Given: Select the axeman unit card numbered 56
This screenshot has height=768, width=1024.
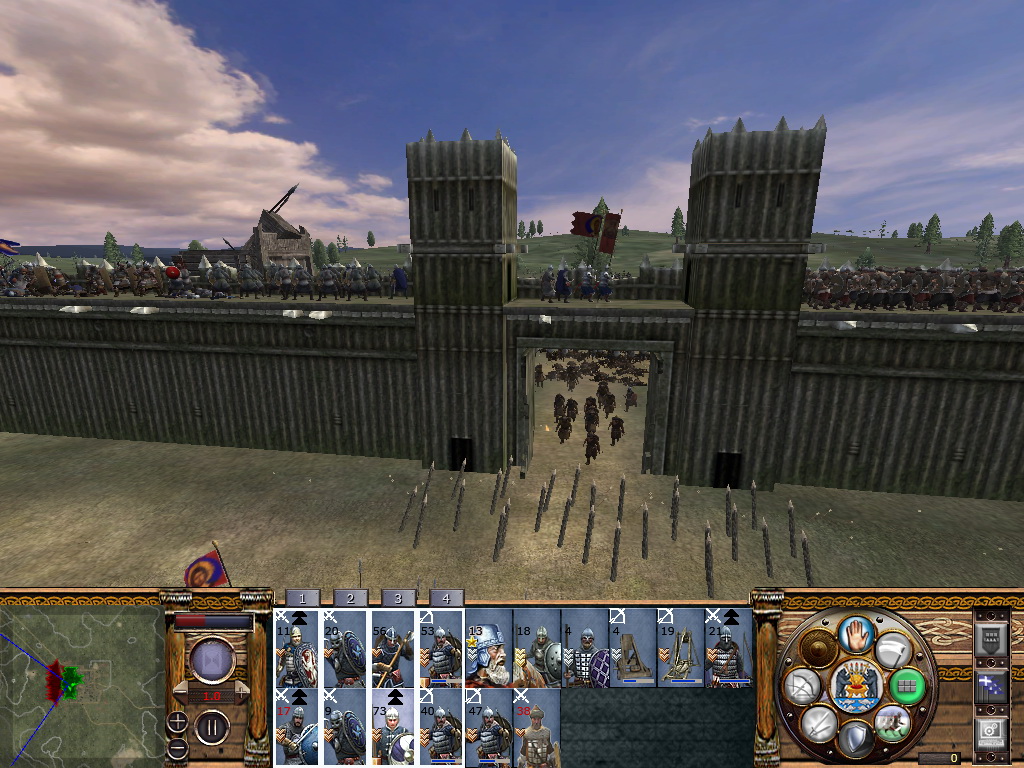Looking at the screenshot, I should tap(392, 648).
